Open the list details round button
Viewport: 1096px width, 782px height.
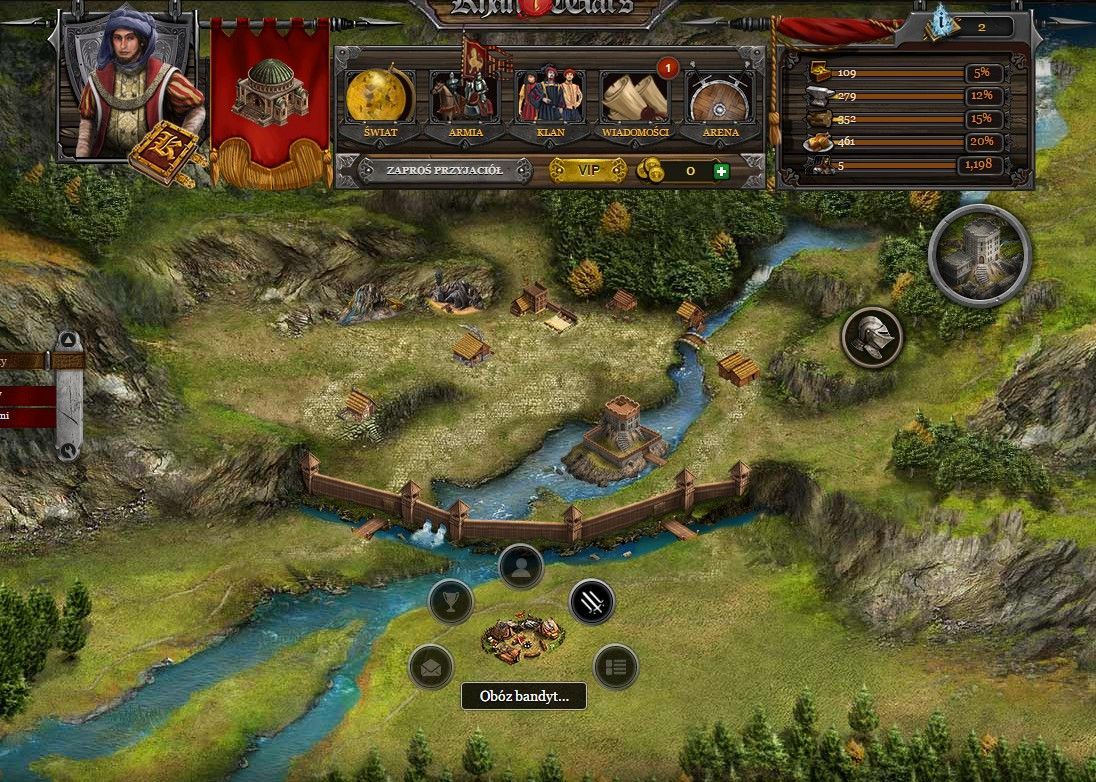(x=615, y=667)
